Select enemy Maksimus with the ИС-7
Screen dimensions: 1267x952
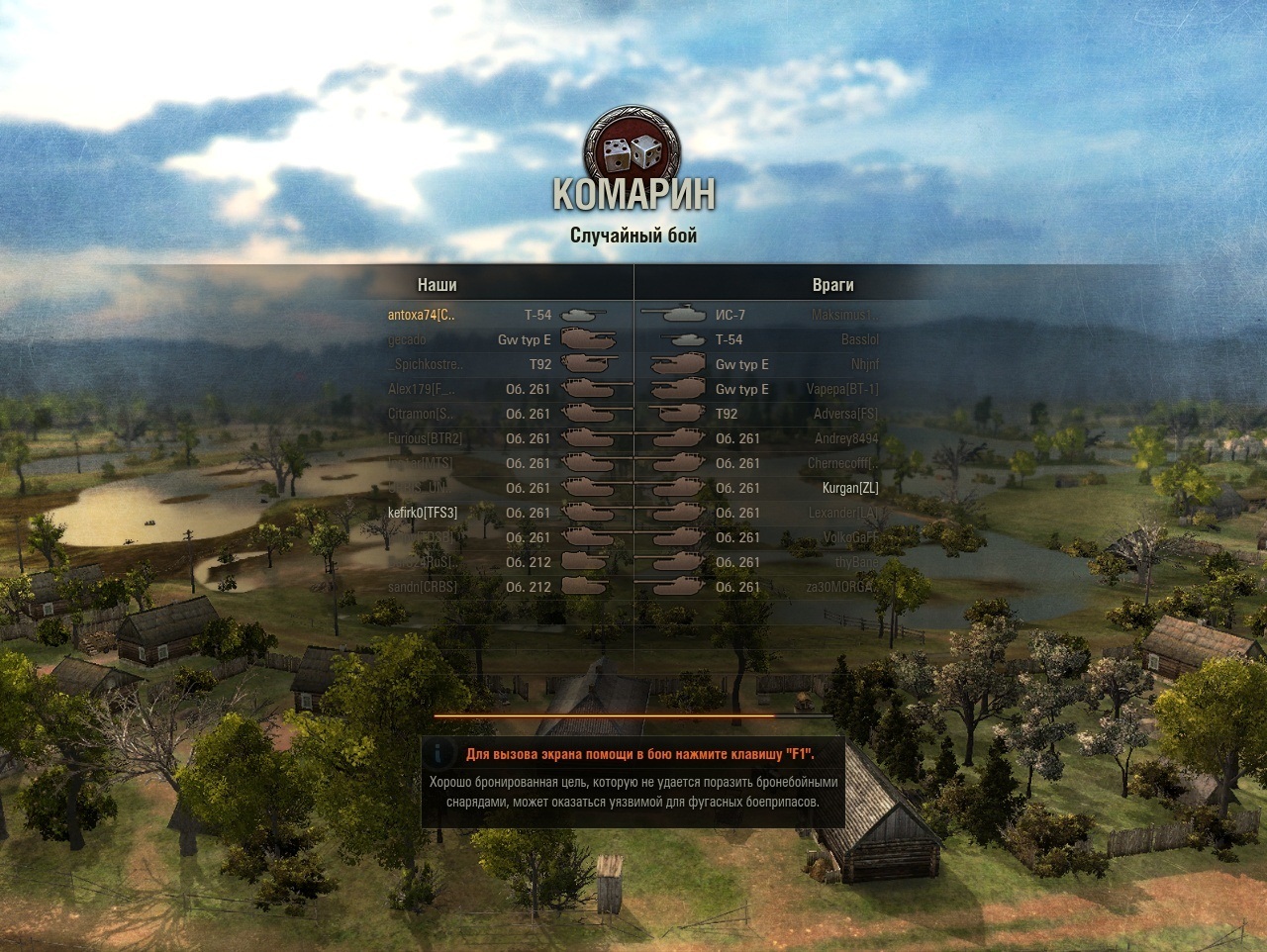pos(844,315)
